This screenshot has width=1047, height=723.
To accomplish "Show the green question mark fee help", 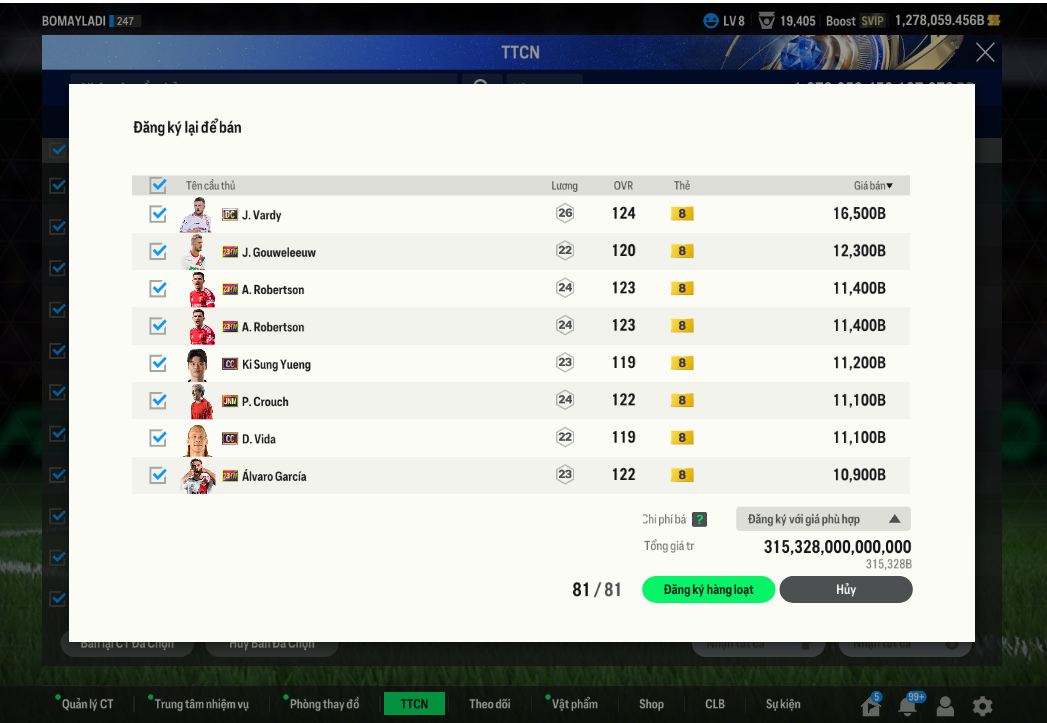I will click(700, 519).
